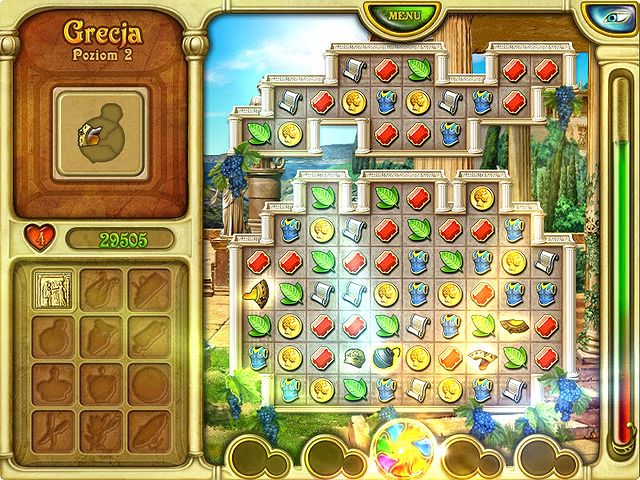Choose the round disc silhouette slot
The width and height of the screenshot is (640, 480).
pos(147,381)
